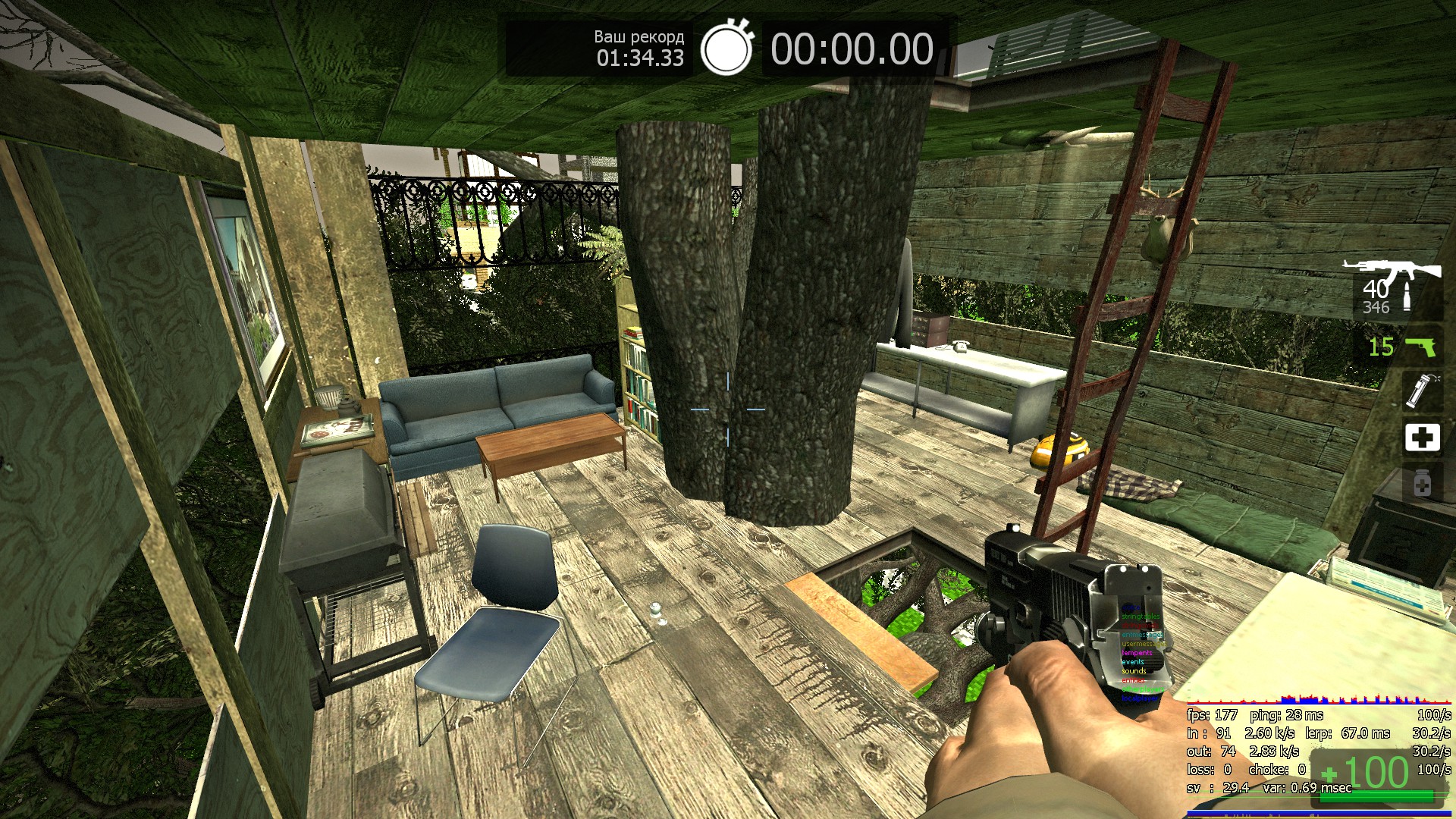The width and height of the screenshot is (1456, 819).
Task: Click the stopwatch icon beside the timer
Action: click(x=726, y=49)
